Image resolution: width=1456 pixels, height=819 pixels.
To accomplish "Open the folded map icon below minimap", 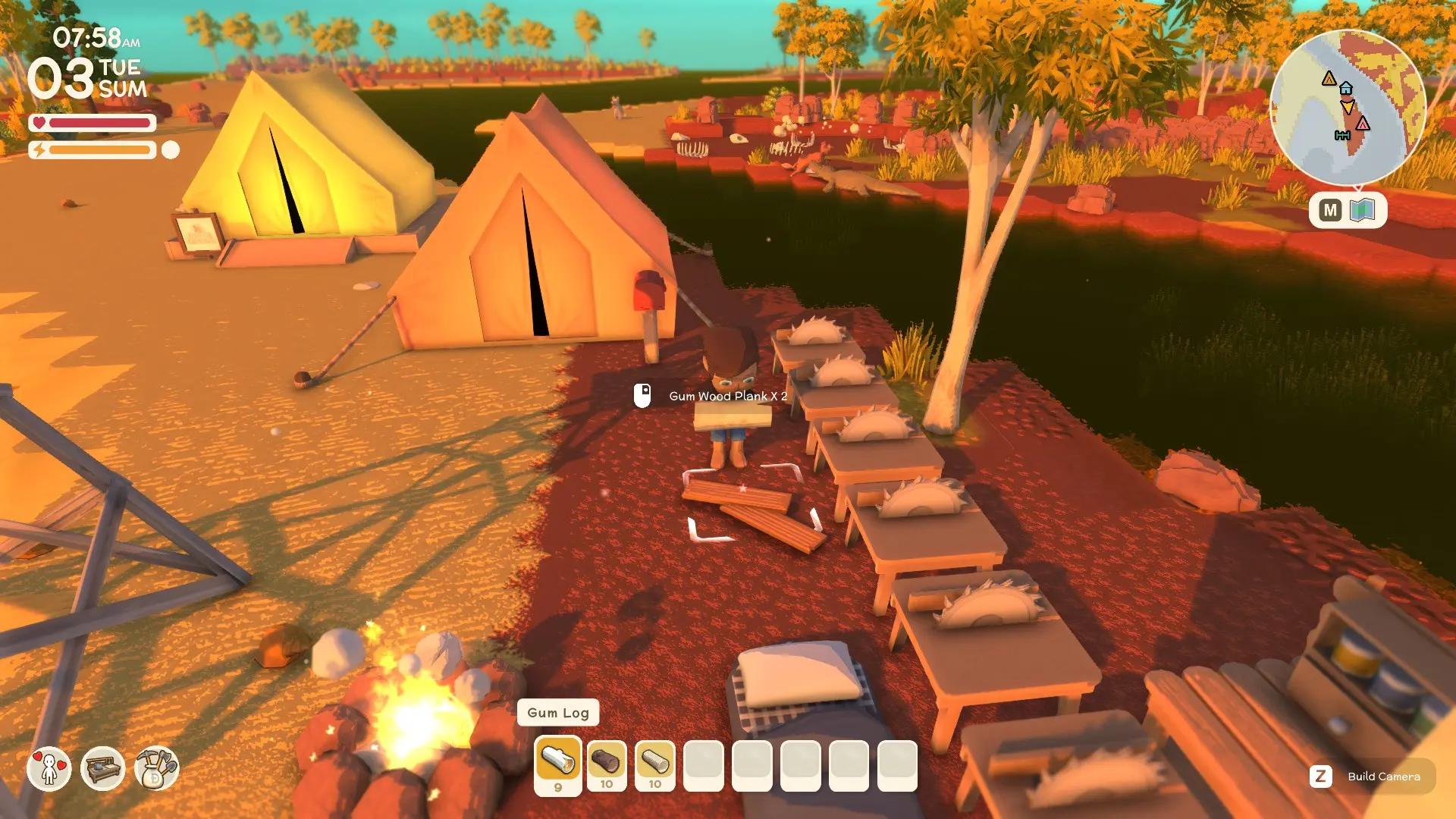I will 1363,210.
